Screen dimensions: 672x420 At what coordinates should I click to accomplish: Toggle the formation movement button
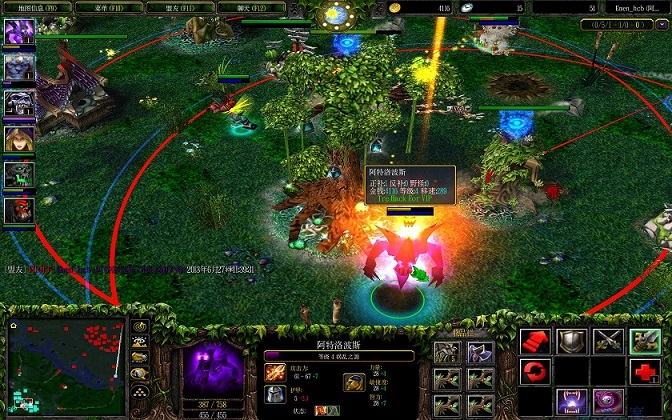[x=141, y=391]
